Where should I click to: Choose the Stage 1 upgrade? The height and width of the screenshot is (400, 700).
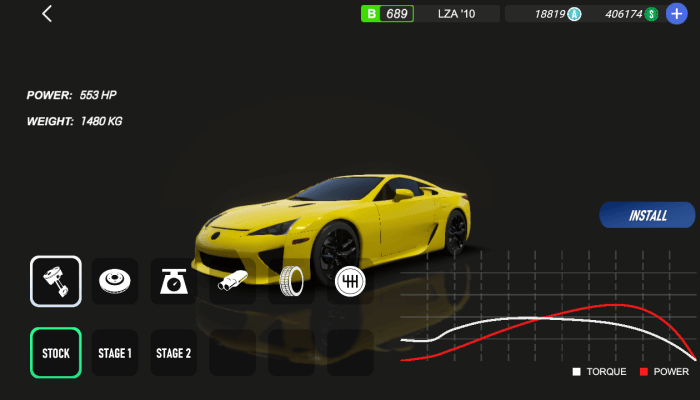(x=115, y=353)
